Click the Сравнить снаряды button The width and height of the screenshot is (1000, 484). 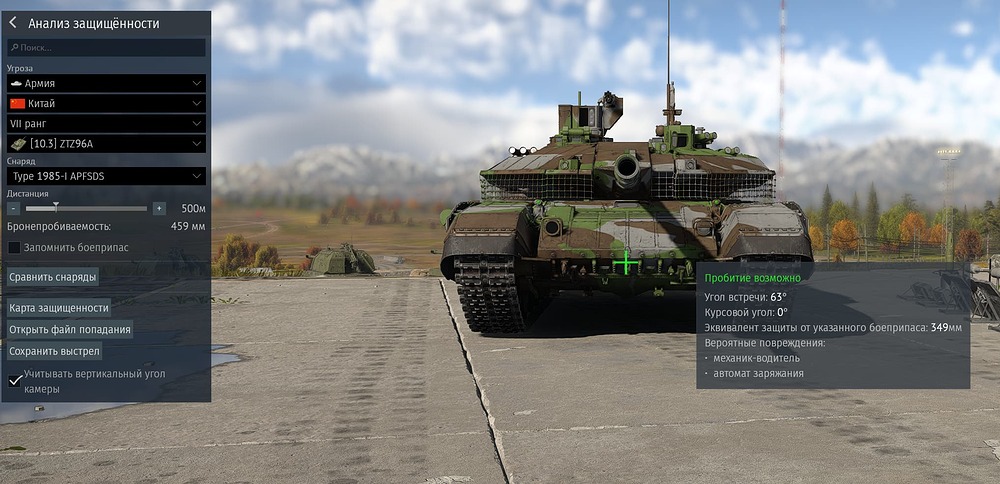[x=53, y=276]
